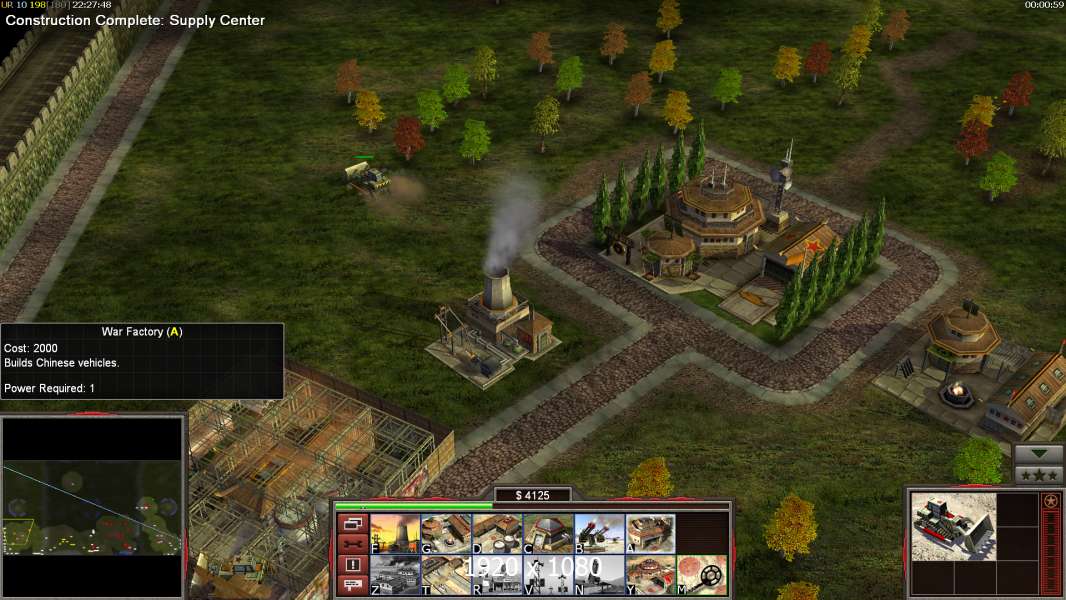
Task: Open options with the wrench button
Action: click(x=352, y=544)
